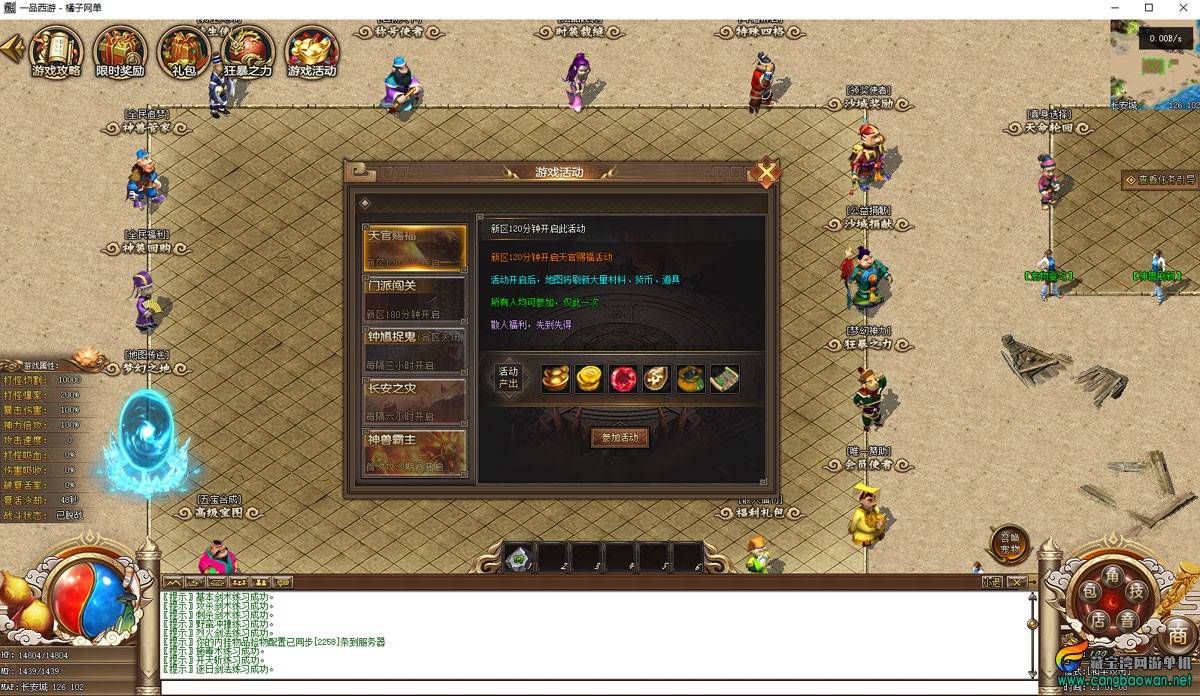Viewport: 1200px width, 696px height.
Task: Join the event with 参加活动
Action: [x=620, y=438]
